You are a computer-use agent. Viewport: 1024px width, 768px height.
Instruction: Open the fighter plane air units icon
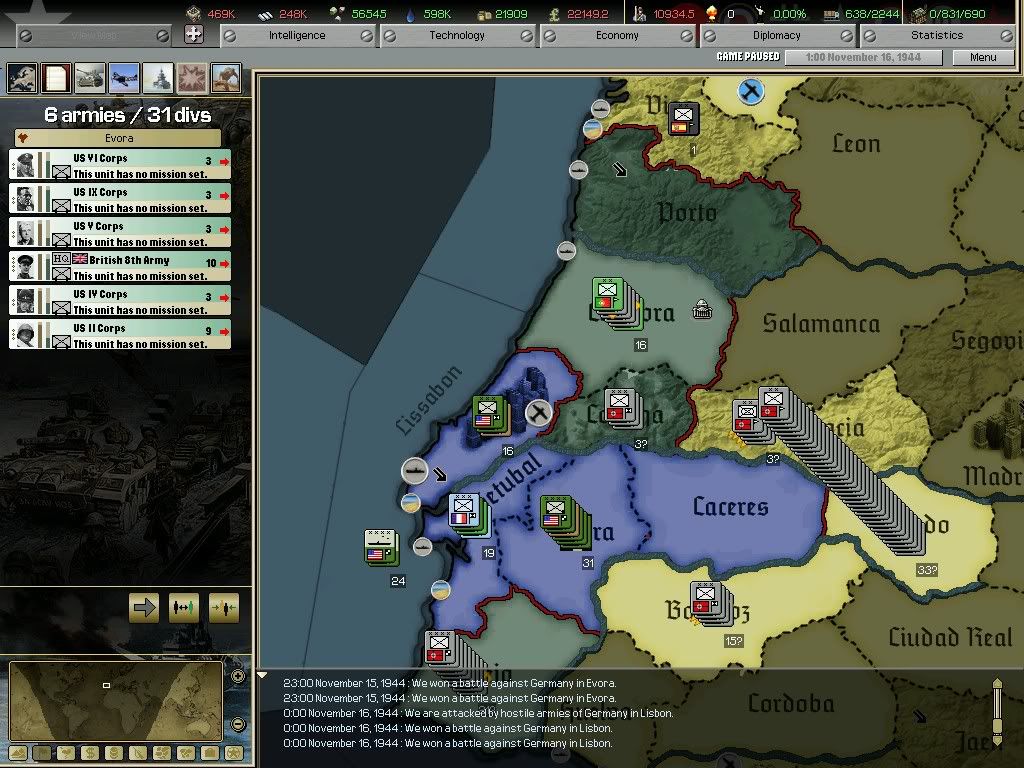pyautogui.click(x=124, y=77)
